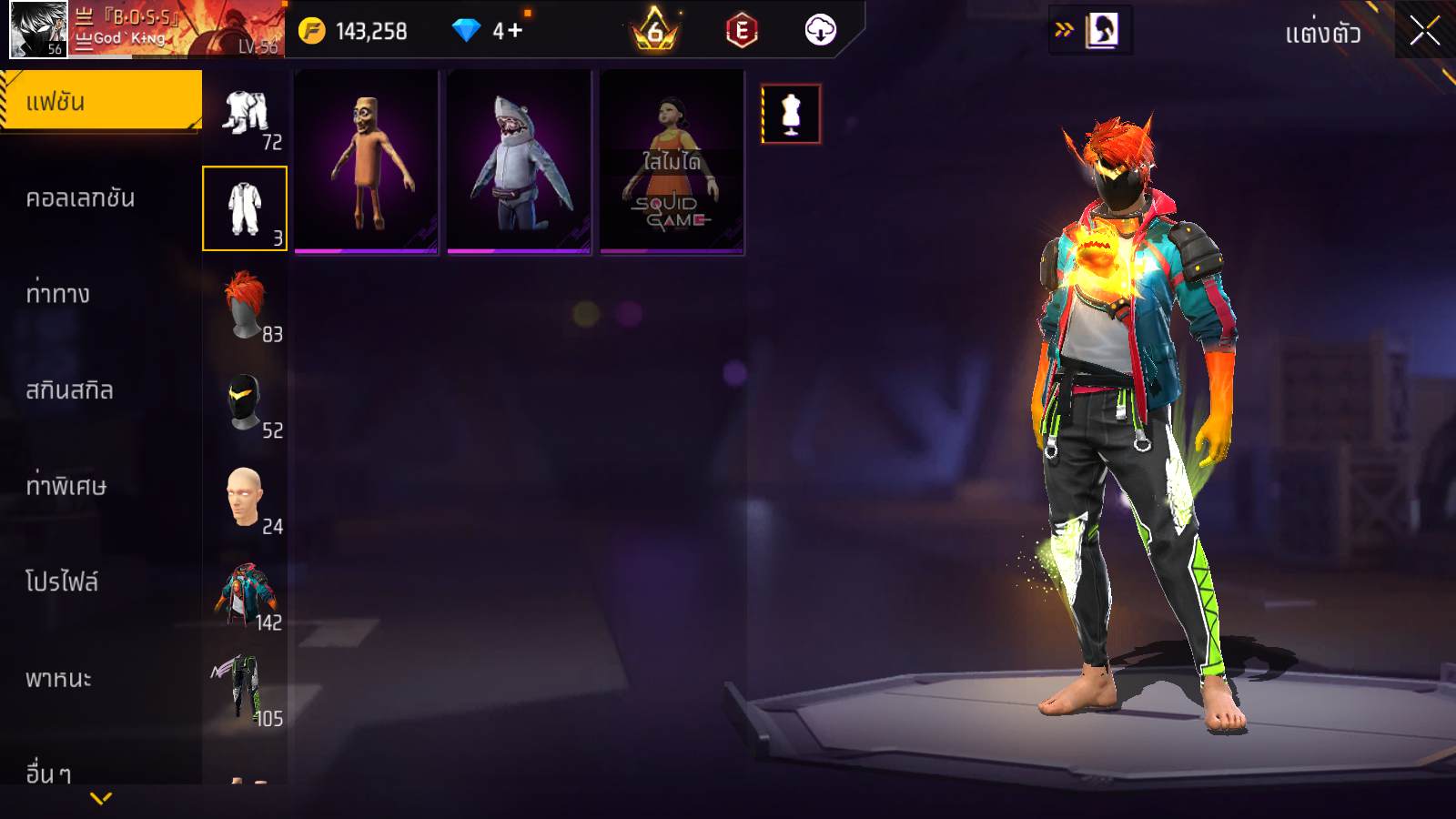The height and width of the screenshot is (819, 1456).
Task: Switch to the คอลเลกชัน collection tab
Action: click(80, 197)
